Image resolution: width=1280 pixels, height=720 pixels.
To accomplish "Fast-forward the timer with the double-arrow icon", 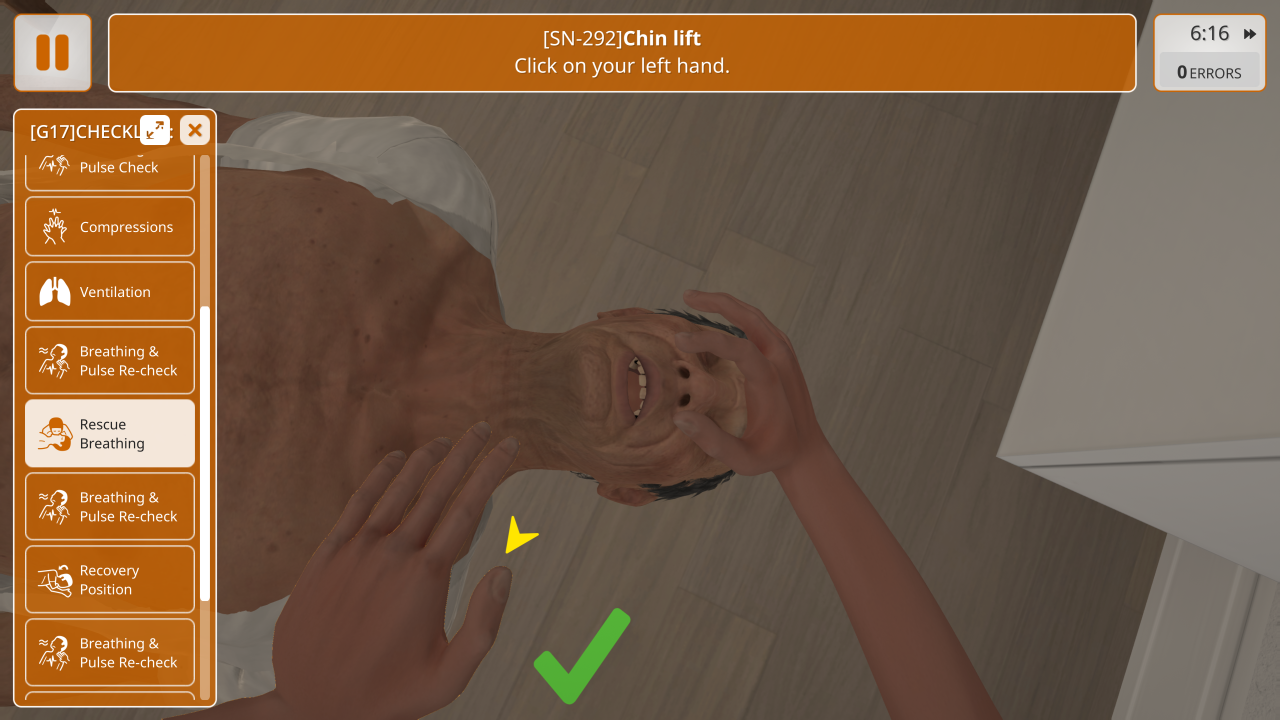I will (x=1250, y=34).
